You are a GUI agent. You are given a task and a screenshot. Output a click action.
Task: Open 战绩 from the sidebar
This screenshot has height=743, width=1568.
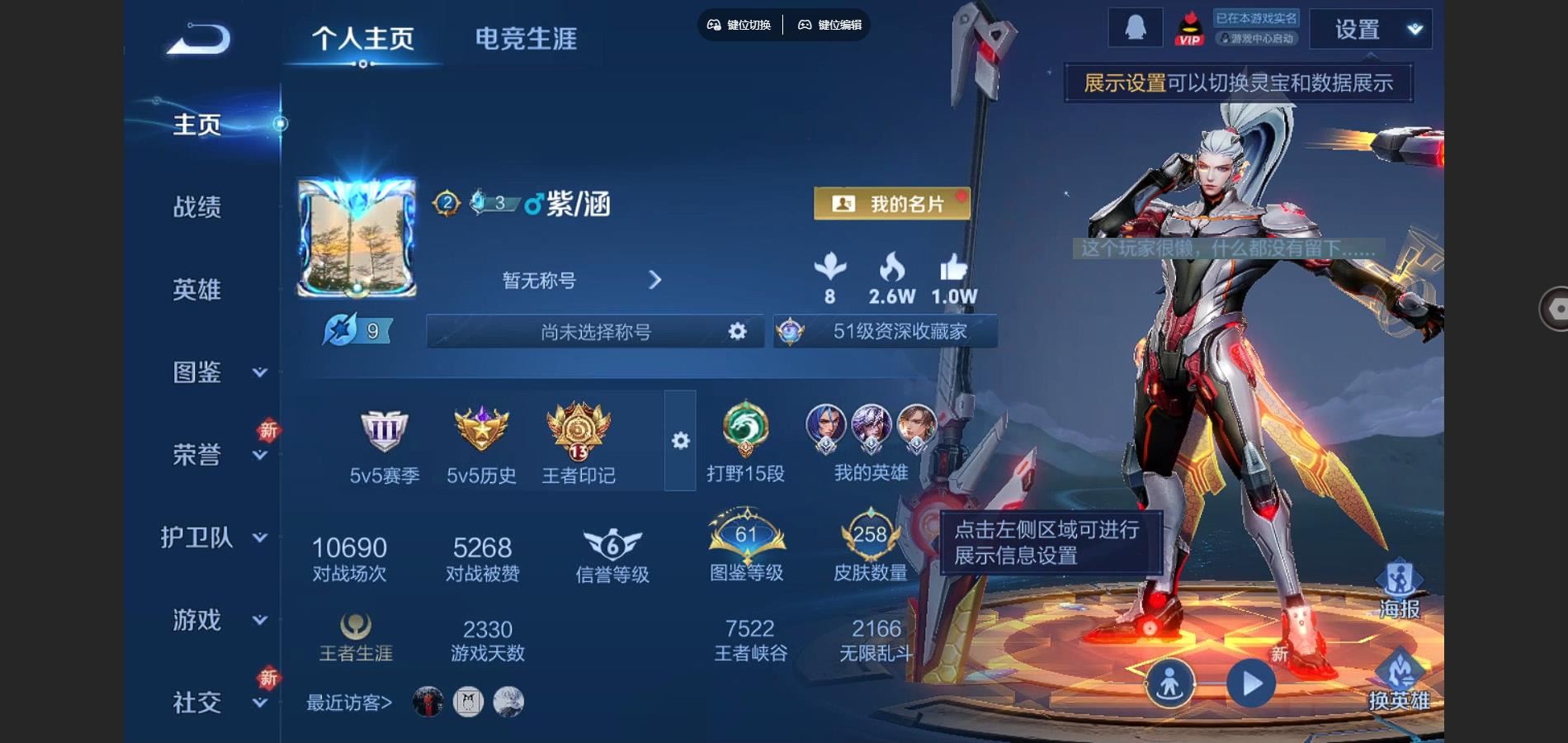[196, 208]
